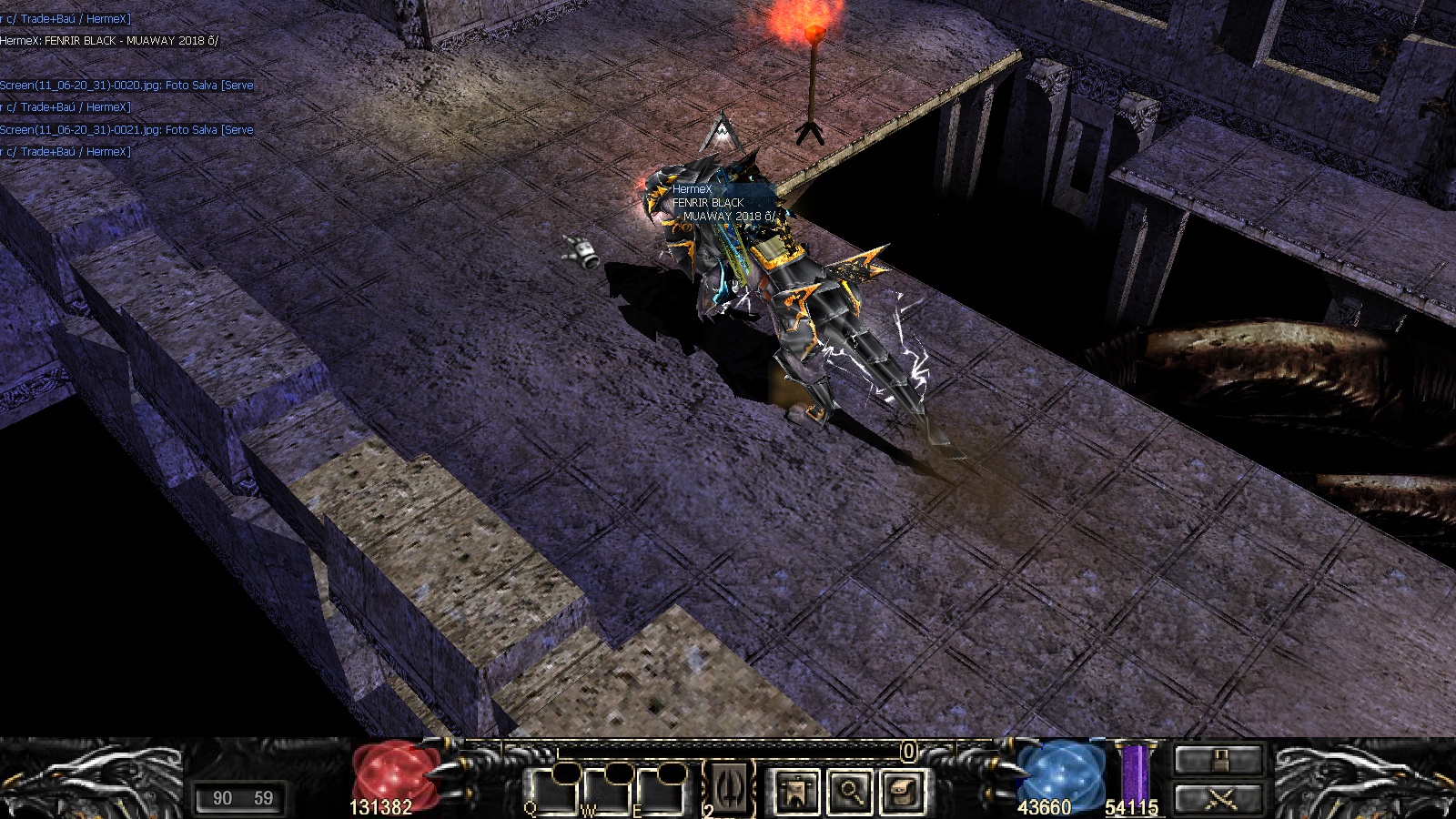This screenshot has height=819, width=1456.
Task: Select the W hotkey item slot
Action: (607, 790)
